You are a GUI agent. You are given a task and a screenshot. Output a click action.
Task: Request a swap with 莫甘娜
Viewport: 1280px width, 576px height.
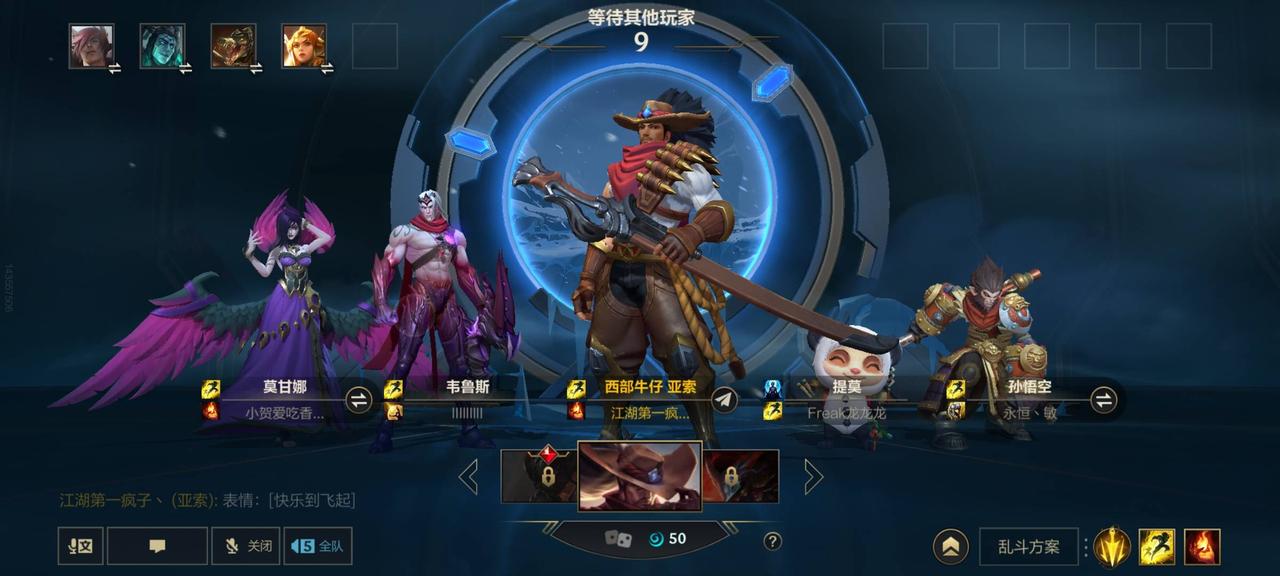tap(358, 400)
